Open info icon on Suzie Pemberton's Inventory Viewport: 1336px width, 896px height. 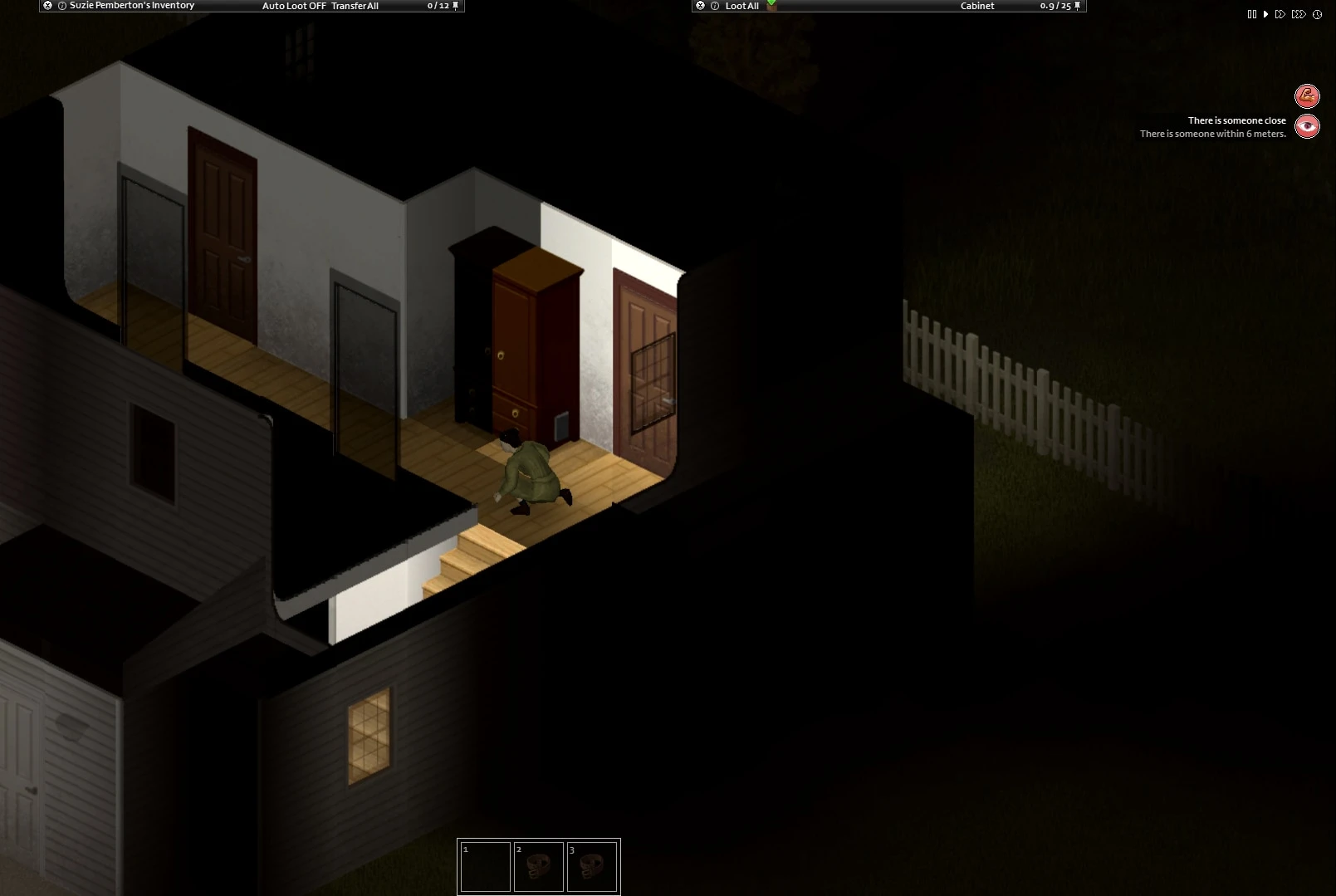[x=62, y=6]
